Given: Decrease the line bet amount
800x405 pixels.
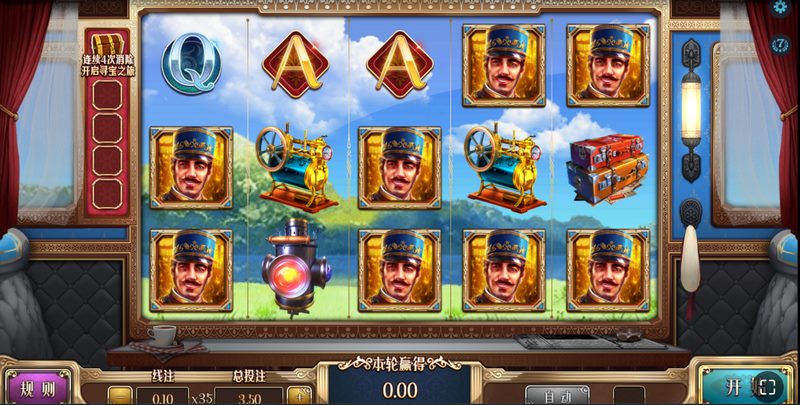Looking at the screenshot, I should coord(120,395).
